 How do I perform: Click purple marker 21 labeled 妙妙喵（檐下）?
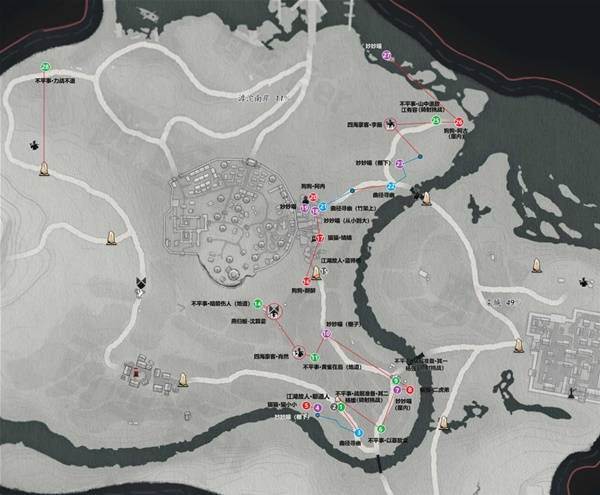[401, 163]
